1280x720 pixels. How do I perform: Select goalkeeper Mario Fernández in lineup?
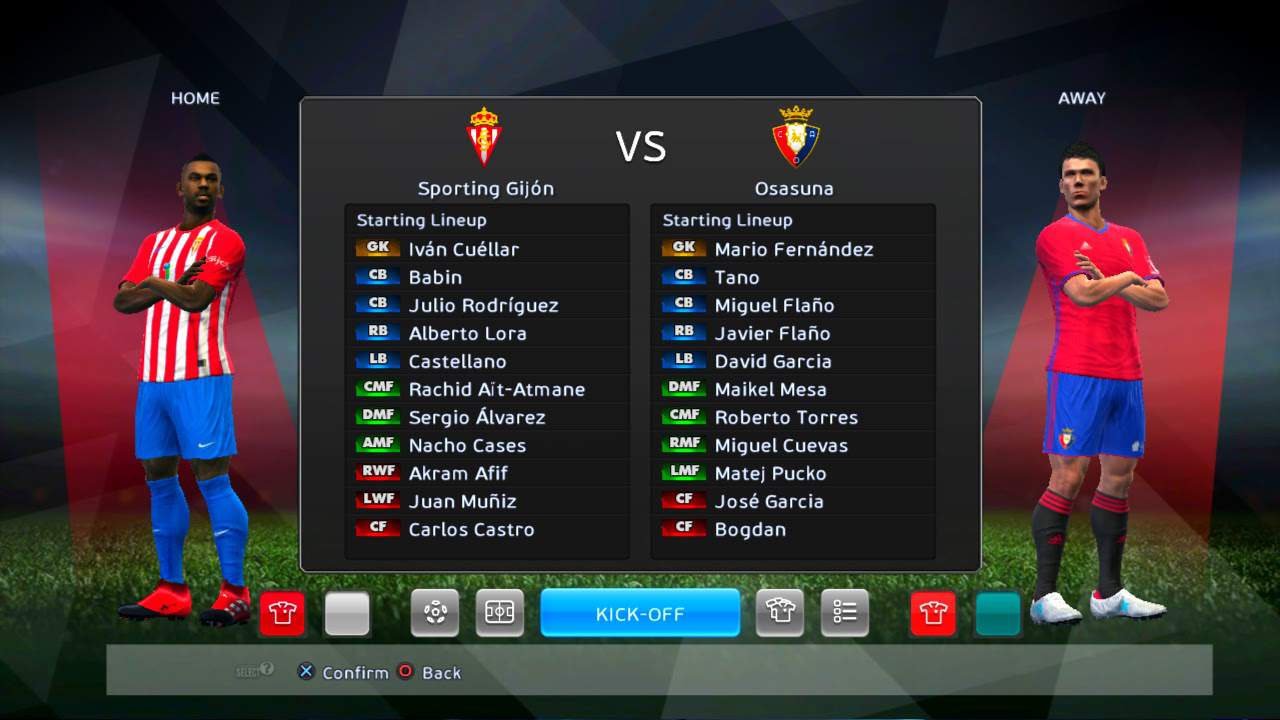click(x=793, y=249)
